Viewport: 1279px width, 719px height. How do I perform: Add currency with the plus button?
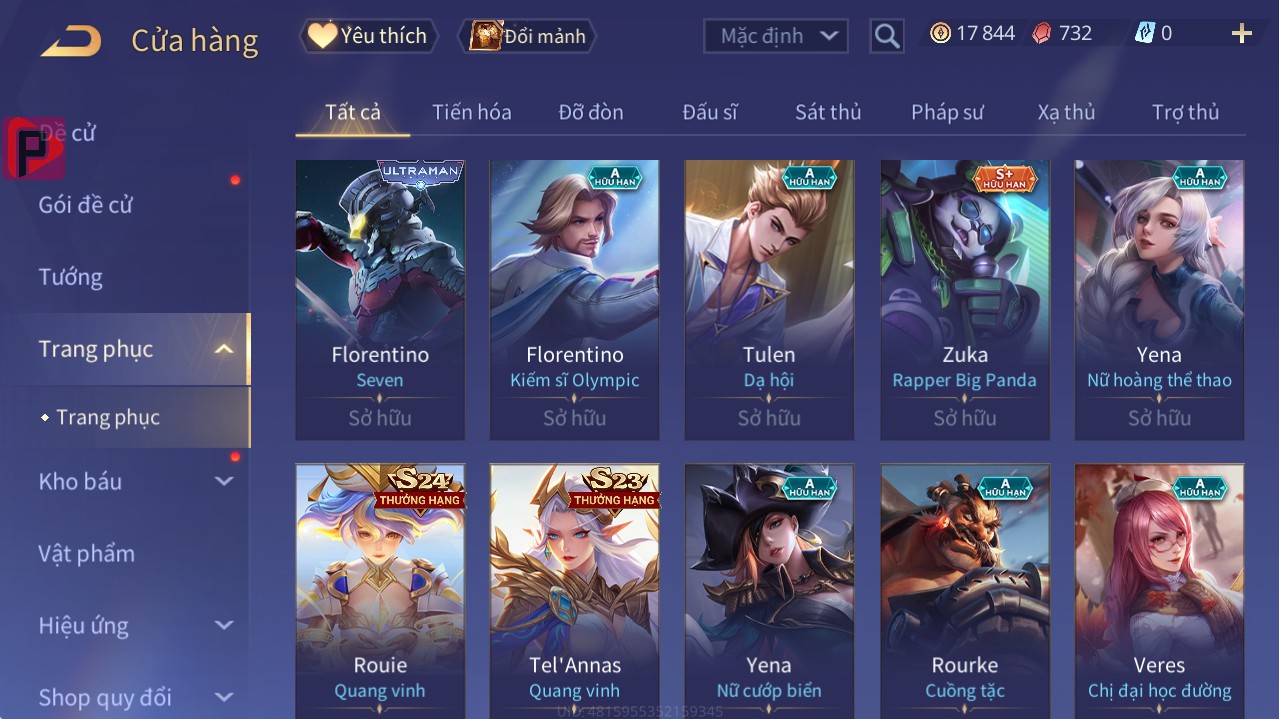coord(1241,34)
